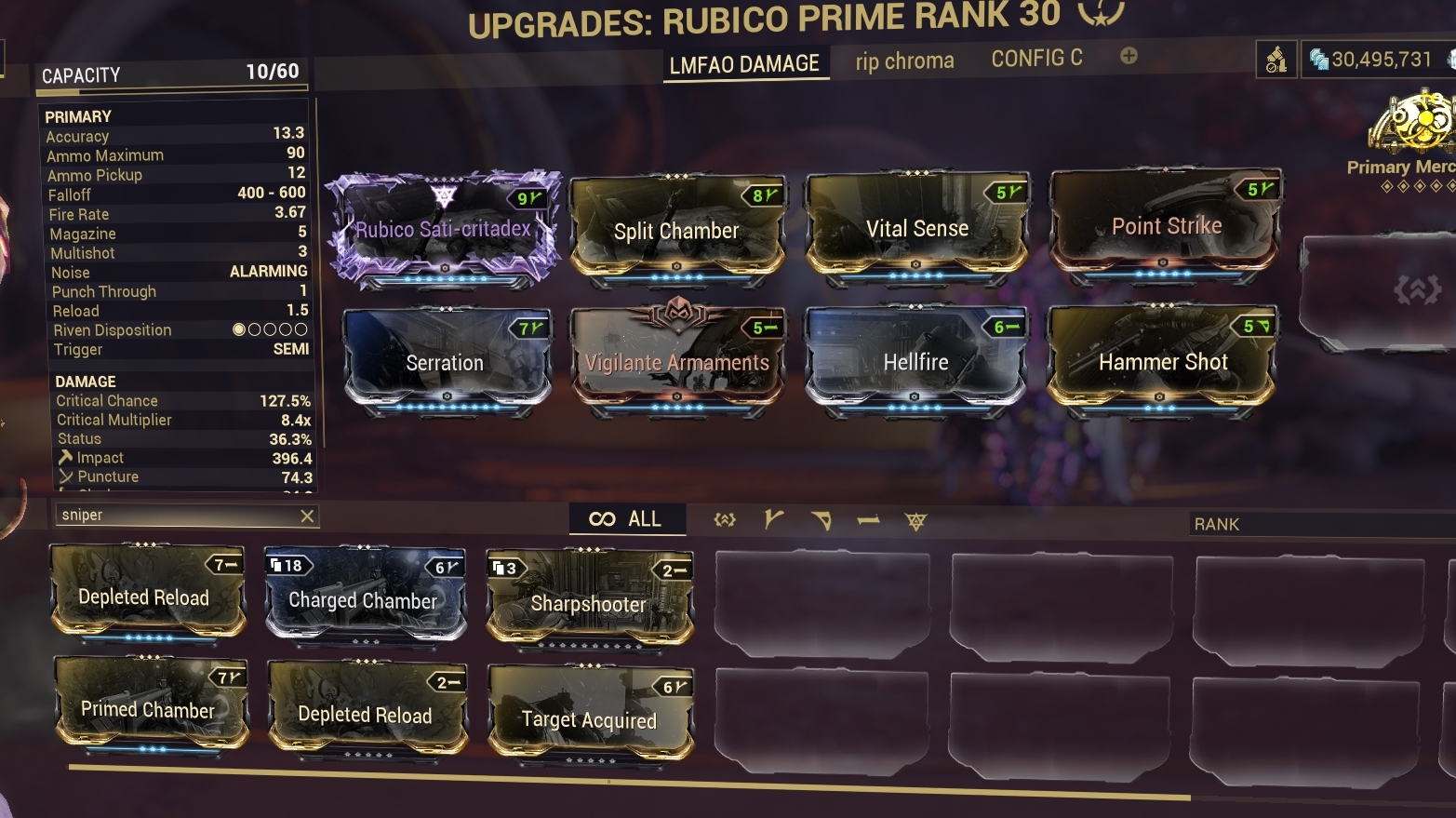Select the Naramon polarity filter icon
This screenshot has height=818, width=1456.
pos(820,520)
